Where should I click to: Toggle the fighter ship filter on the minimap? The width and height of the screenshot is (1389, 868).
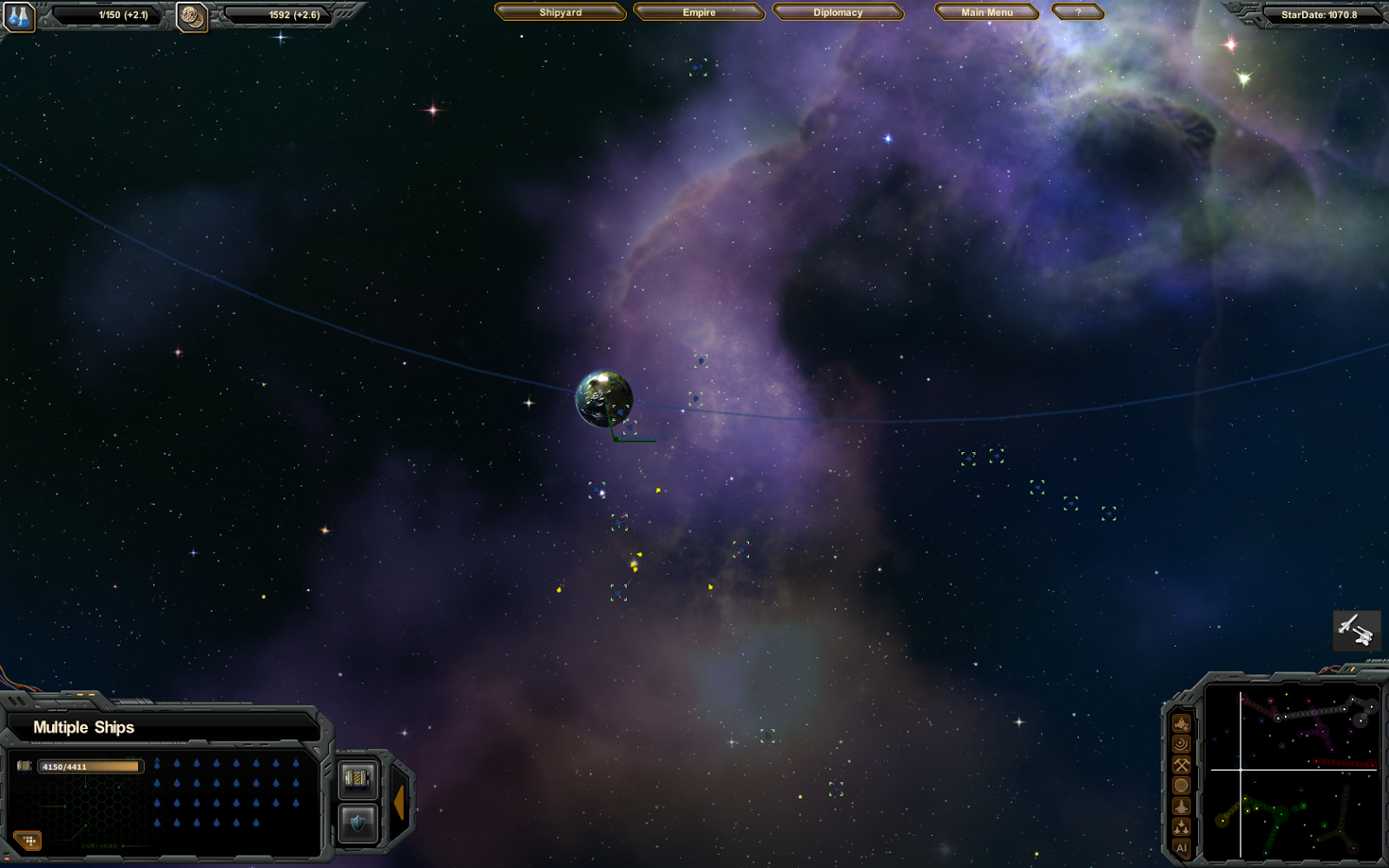(x=1182, y=805)
